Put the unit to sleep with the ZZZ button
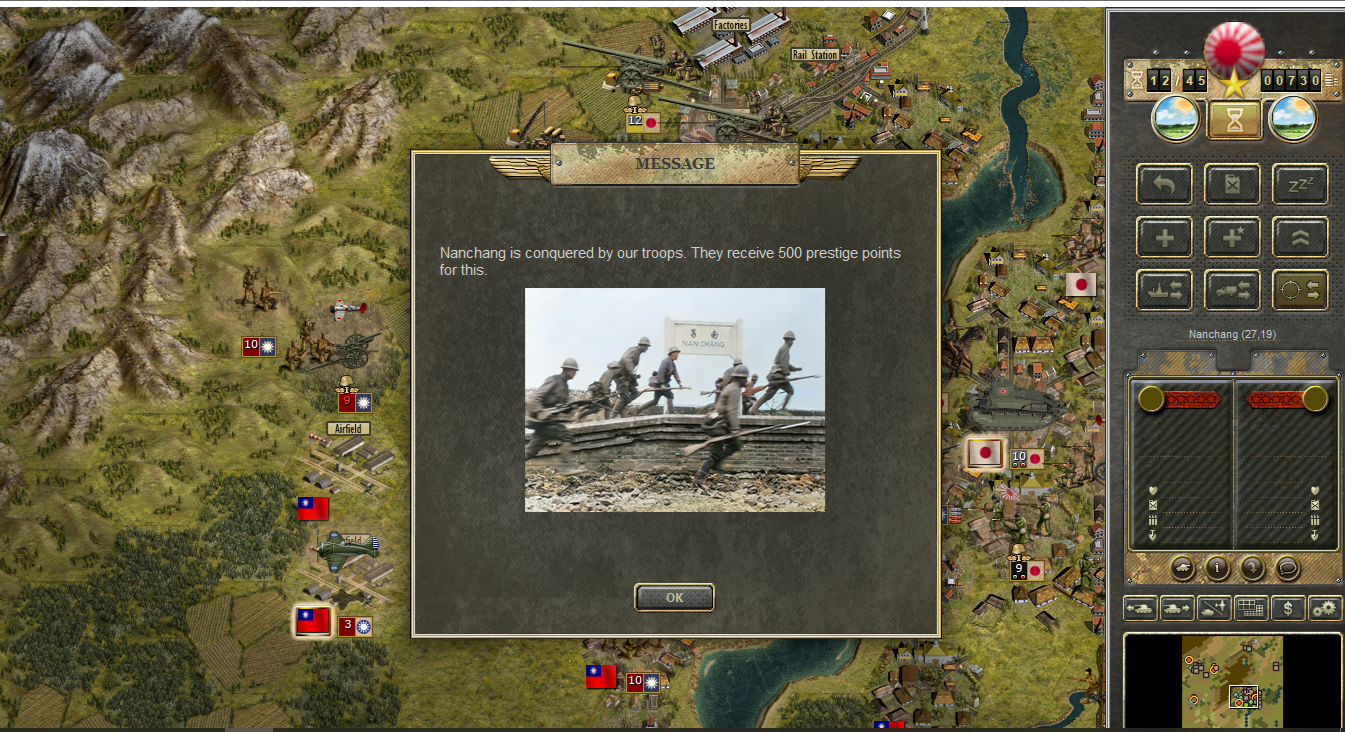 pos(1300,184)
